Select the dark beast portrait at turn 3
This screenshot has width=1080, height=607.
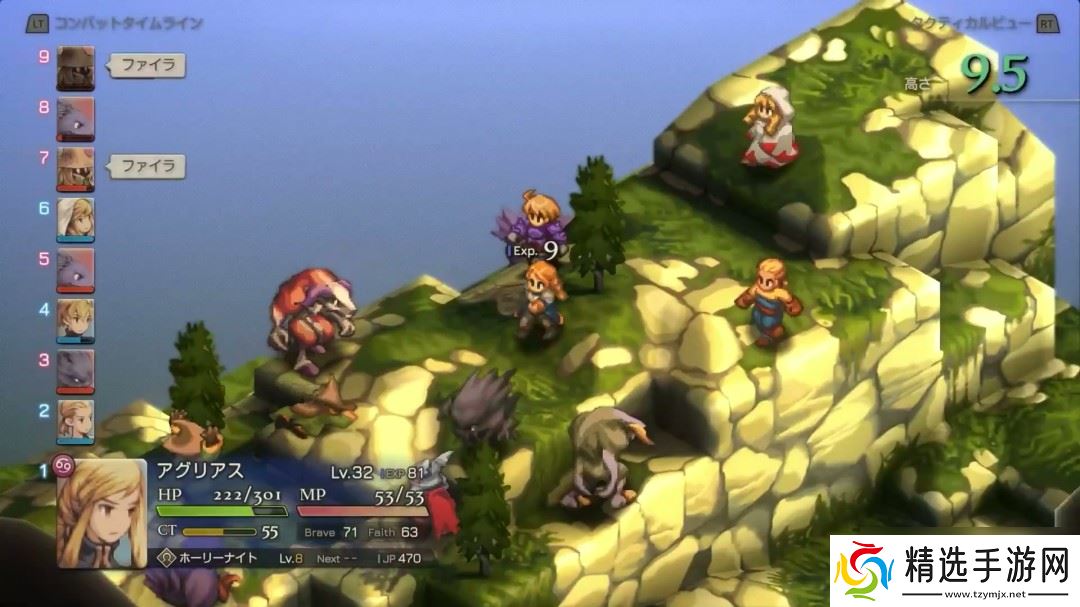[x=76, y=369]
